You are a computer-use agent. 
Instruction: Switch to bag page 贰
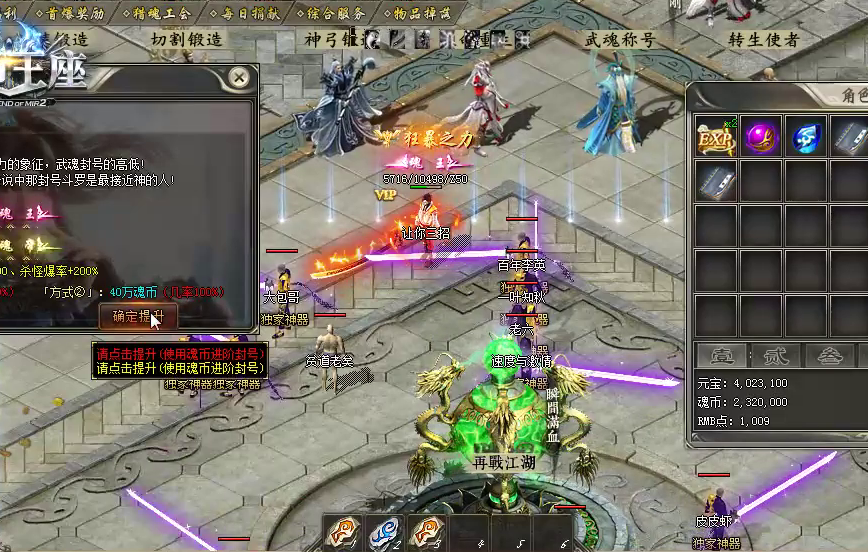pyautogui.click(x=774, y=355)
